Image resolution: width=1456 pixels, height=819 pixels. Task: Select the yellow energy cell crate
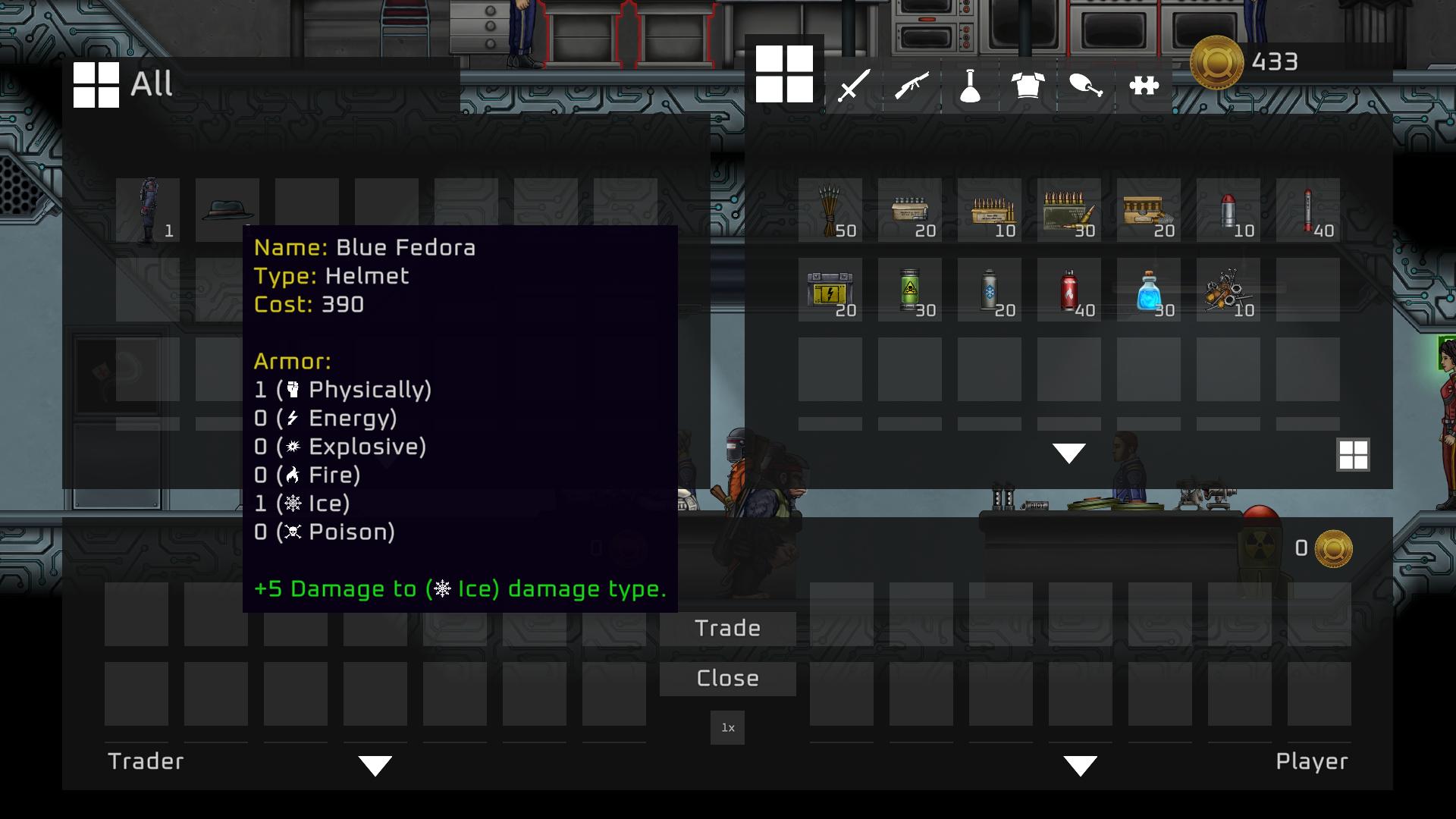point(830,290)
